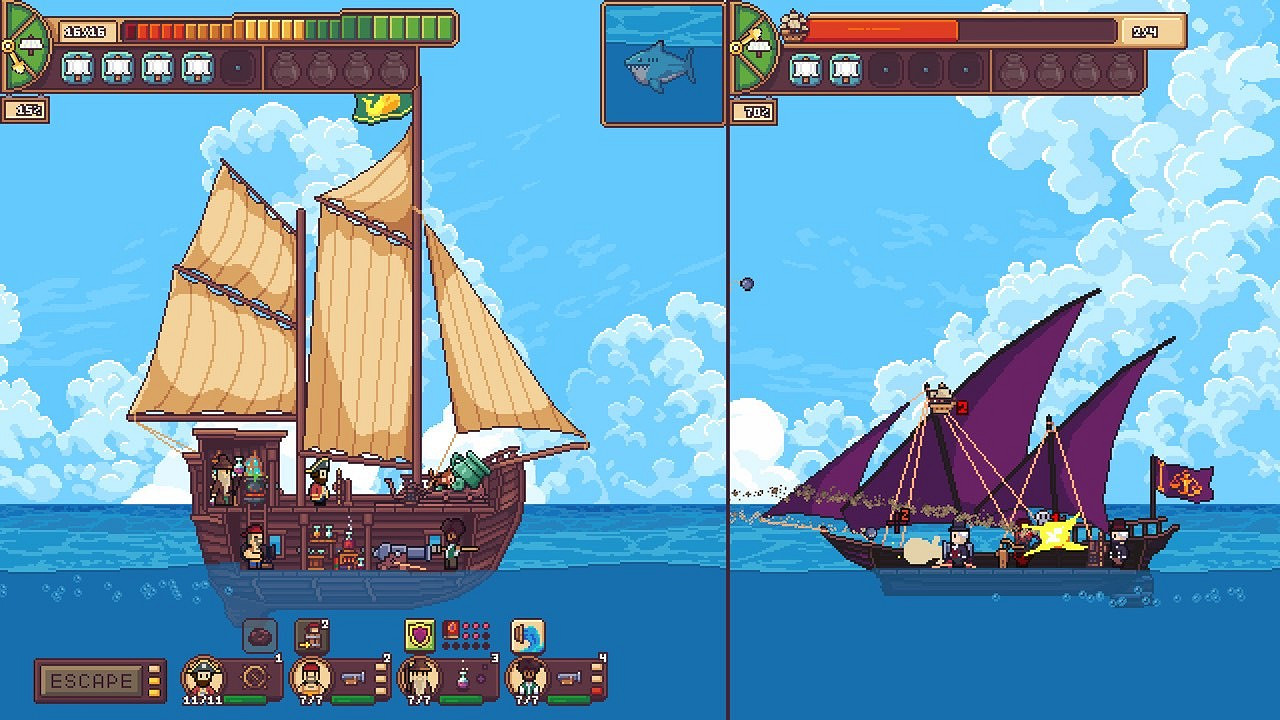Click the 15% escape chance label
This screenshot has height=720, width=1280.
click(x=27, y=109)
